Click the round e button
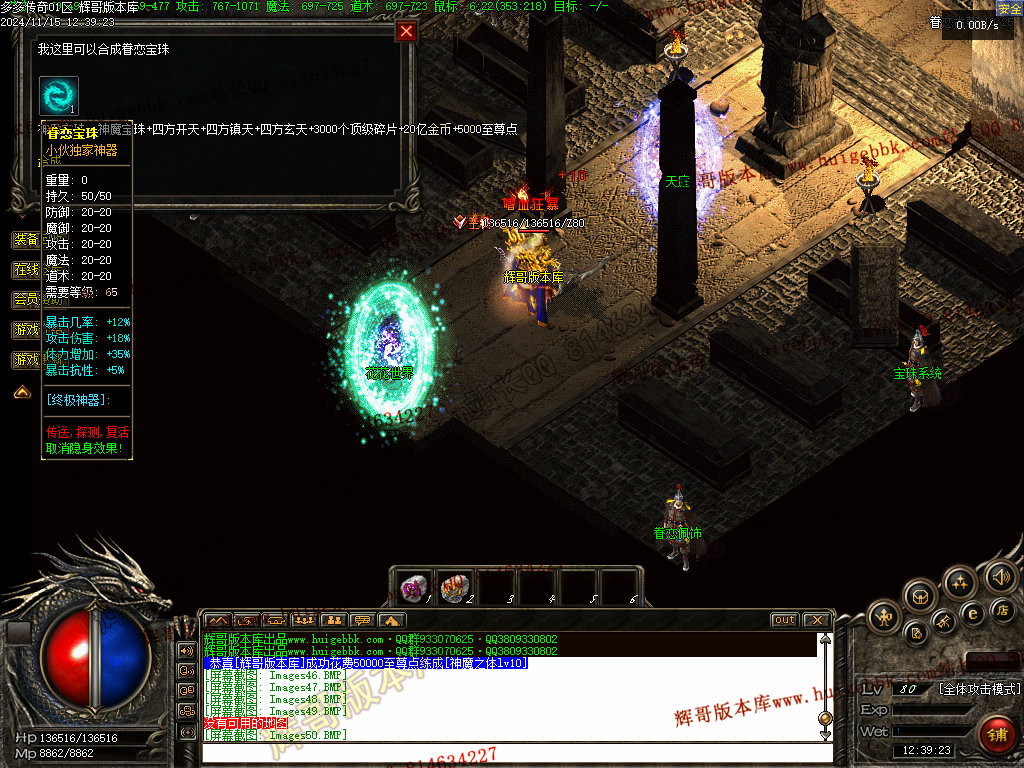The height and width of the screenshot is (768, 1024). tap(972, 614)
